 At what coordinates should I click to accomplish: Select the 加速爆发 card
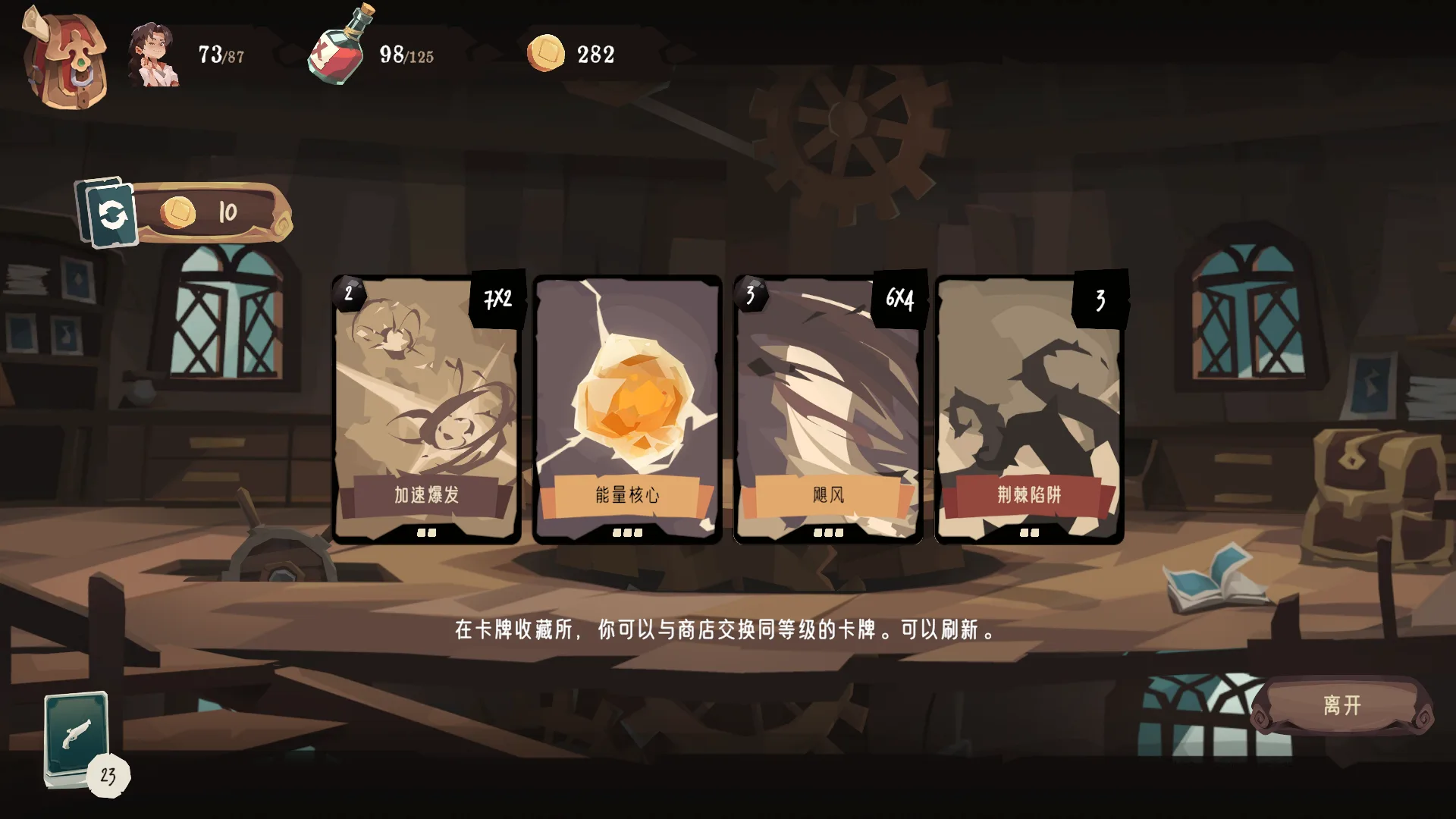click(426, 409)
